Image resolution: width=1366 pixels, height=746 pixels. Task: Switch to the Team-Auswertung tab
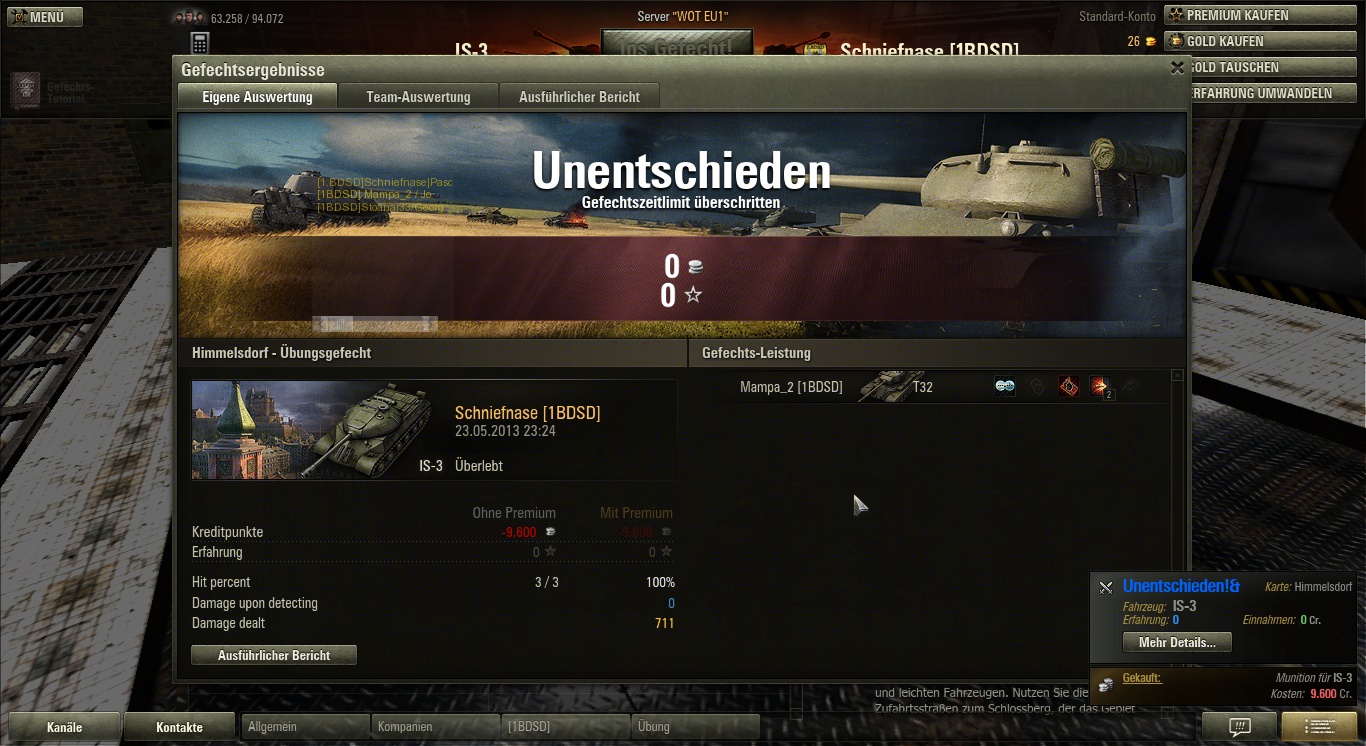[x=418, y=97]
